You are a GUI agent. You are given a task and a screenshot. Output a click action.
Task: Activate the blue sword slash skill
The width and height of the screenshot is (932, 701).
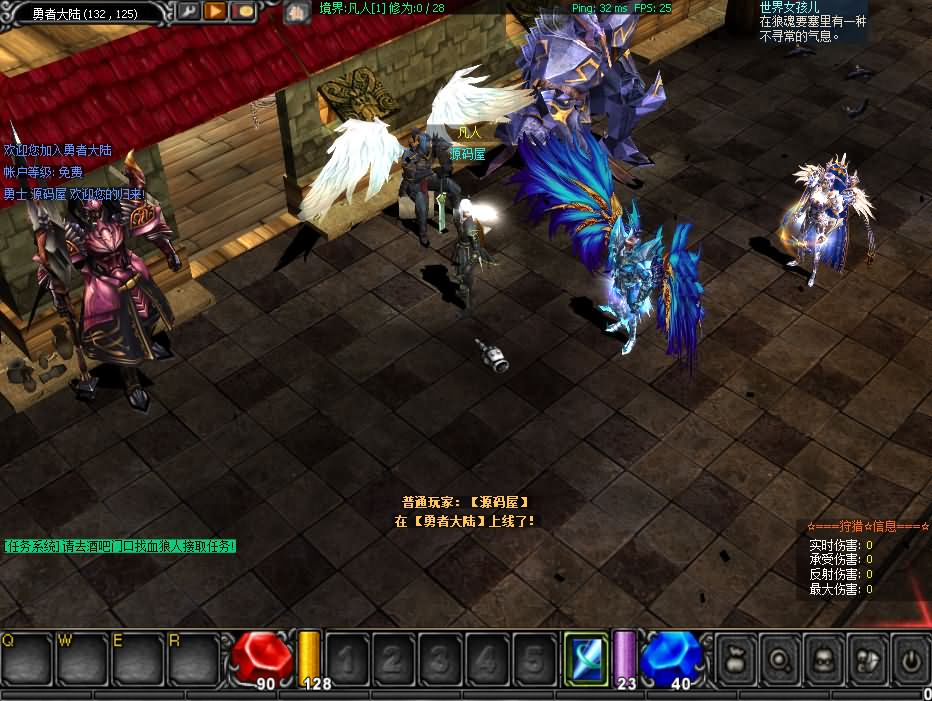pyautogui.click(x=586, y=659)
